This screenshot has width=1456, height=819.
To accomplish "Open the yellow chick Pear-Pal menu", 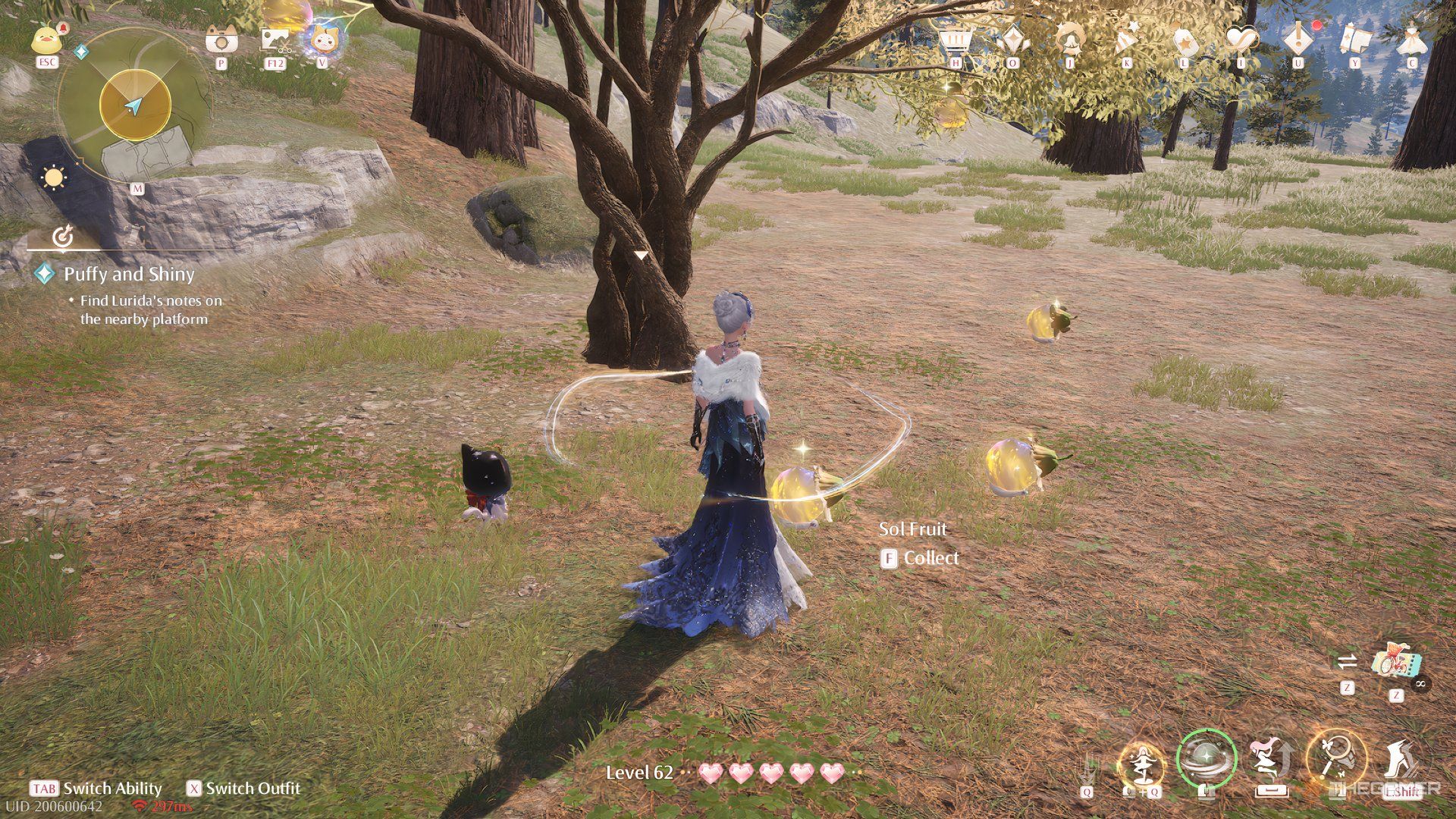I will tap(47, 39).
